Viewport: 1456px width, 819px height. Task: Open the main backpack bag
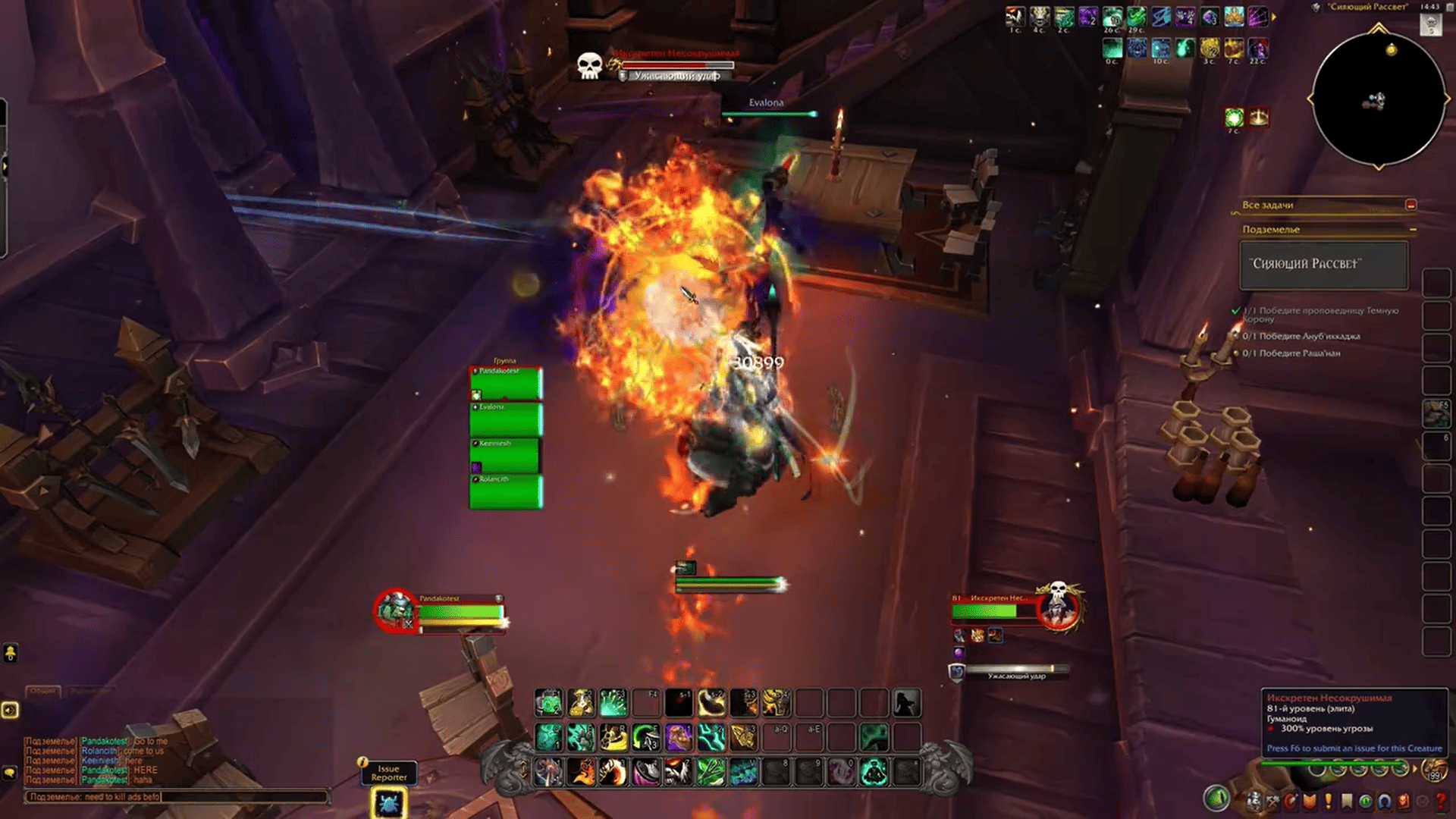(x=1435, y=770)
